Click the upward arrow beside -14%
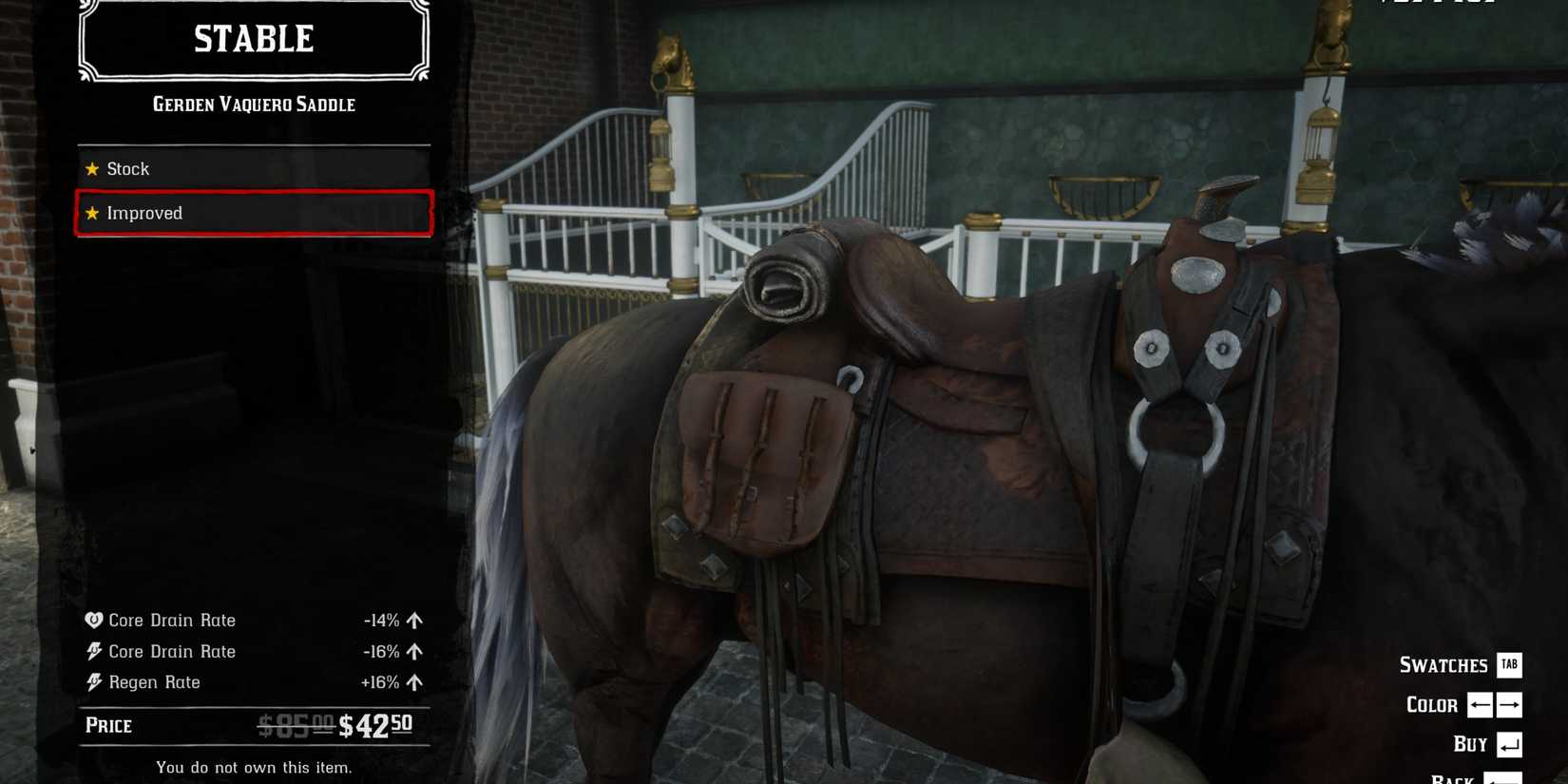 point(413,620)
